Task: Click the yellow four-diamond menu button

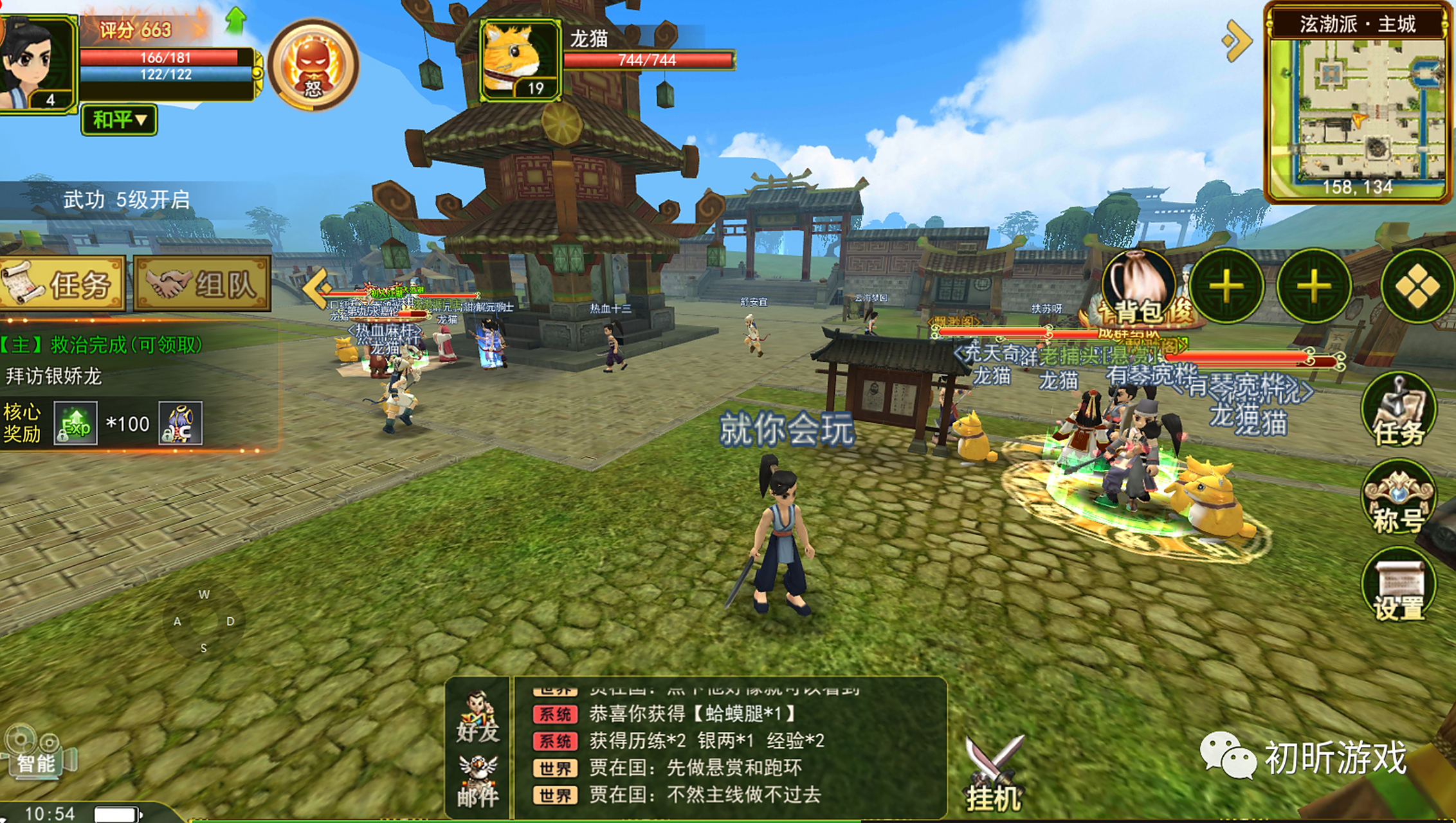Action: tap(1417, 287)
